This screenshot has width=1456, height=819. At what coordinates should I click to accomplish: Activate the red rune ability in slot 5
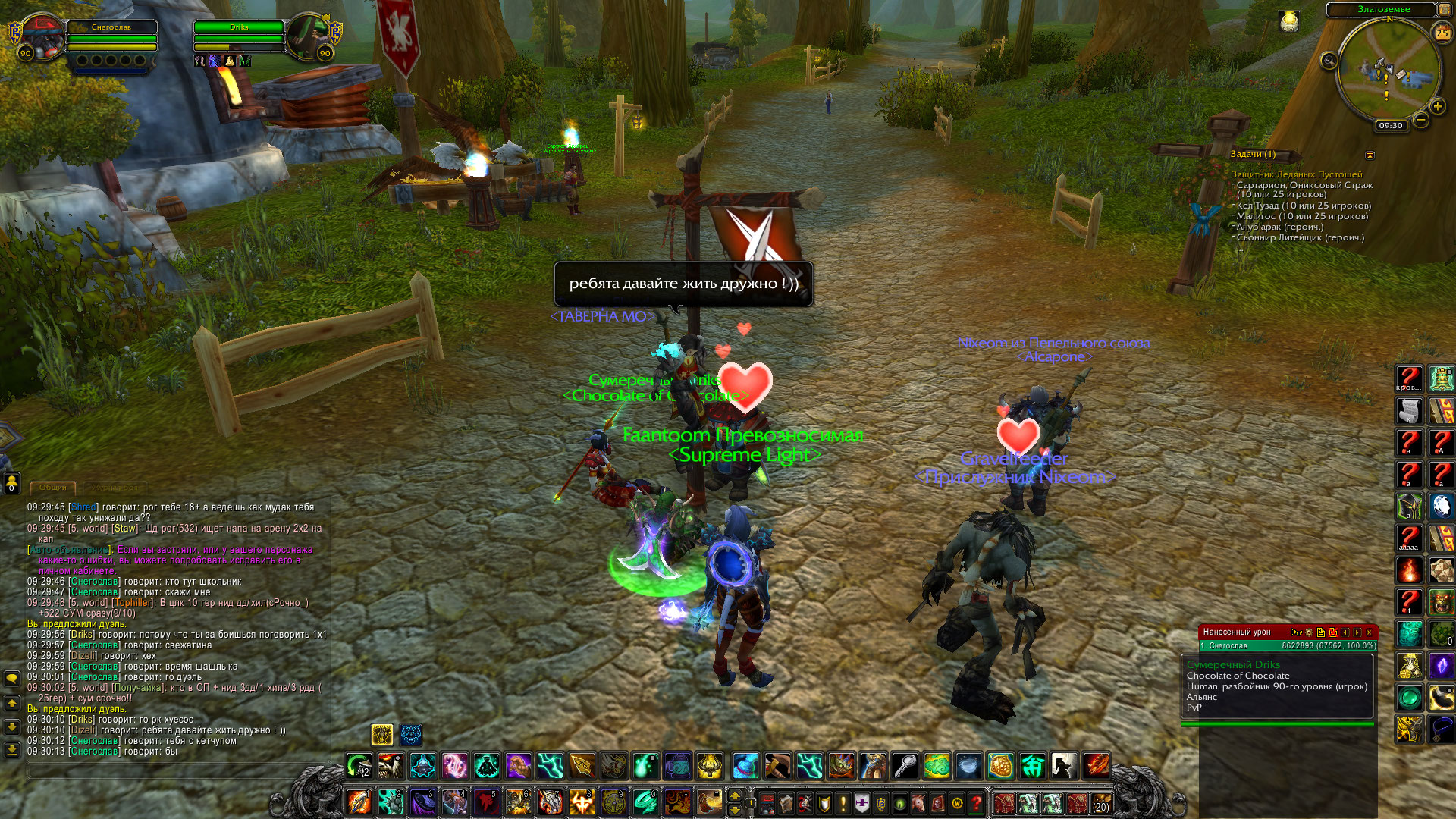(485, 802)
